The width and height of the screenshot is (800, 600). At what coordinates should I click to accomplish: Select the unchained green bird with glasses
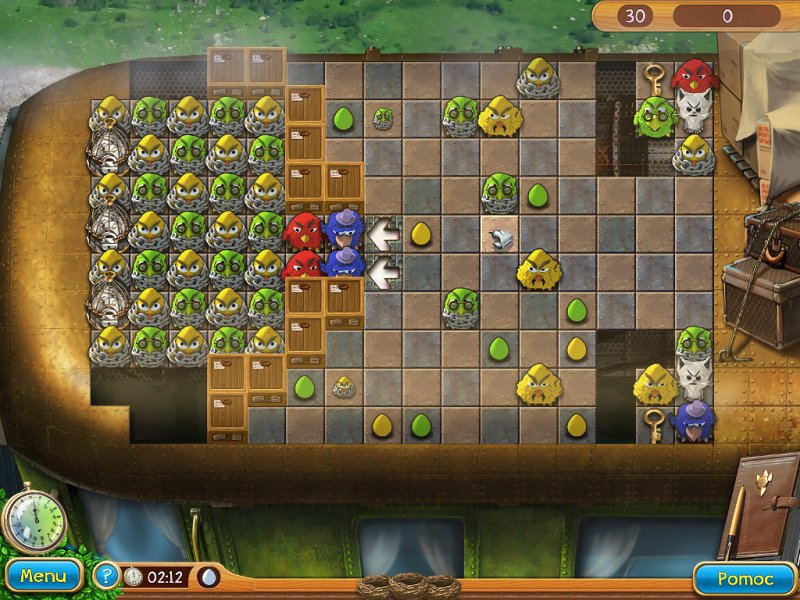(x=655, y=117)
